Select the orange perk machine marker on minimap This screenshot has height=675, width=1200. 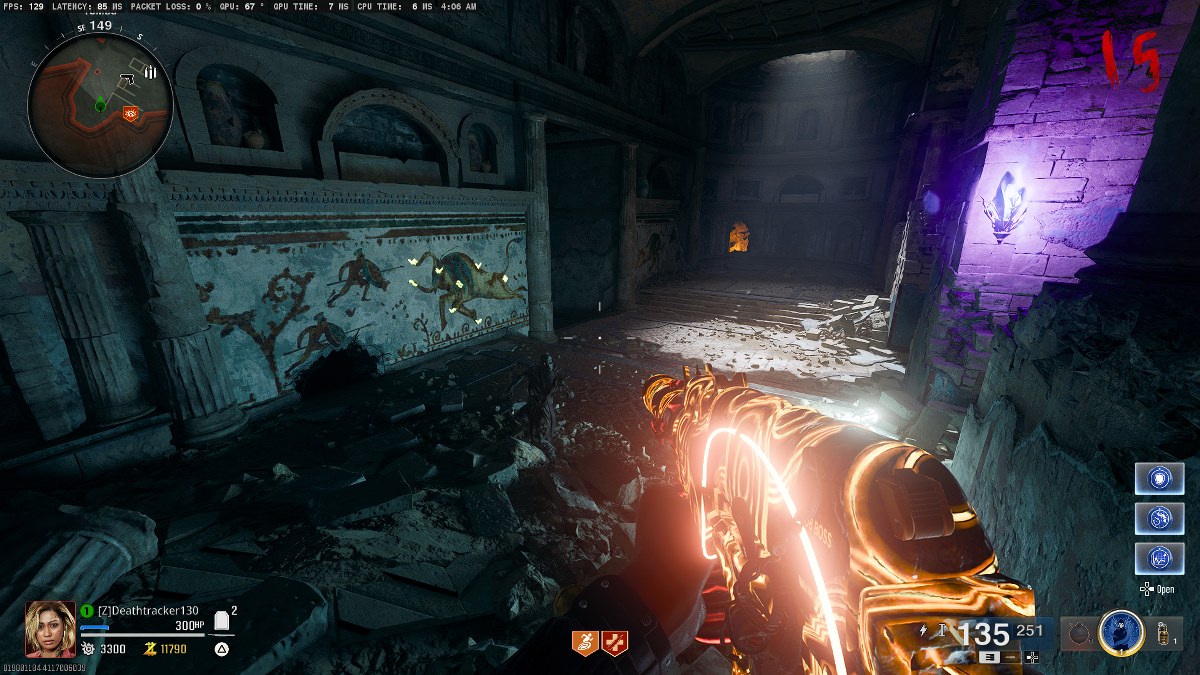point(129,115)
